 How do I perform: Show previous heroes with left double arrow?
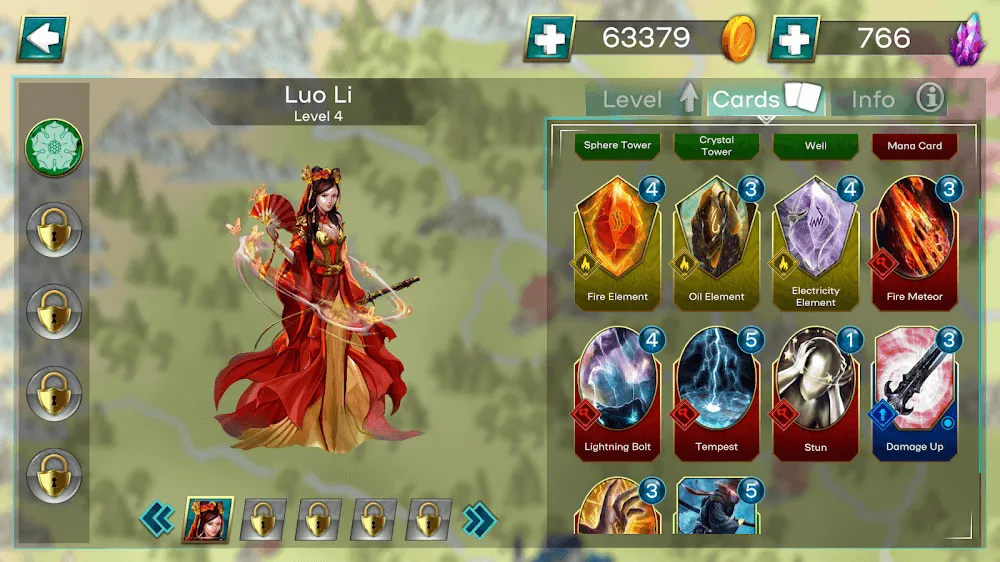point(157,519)
